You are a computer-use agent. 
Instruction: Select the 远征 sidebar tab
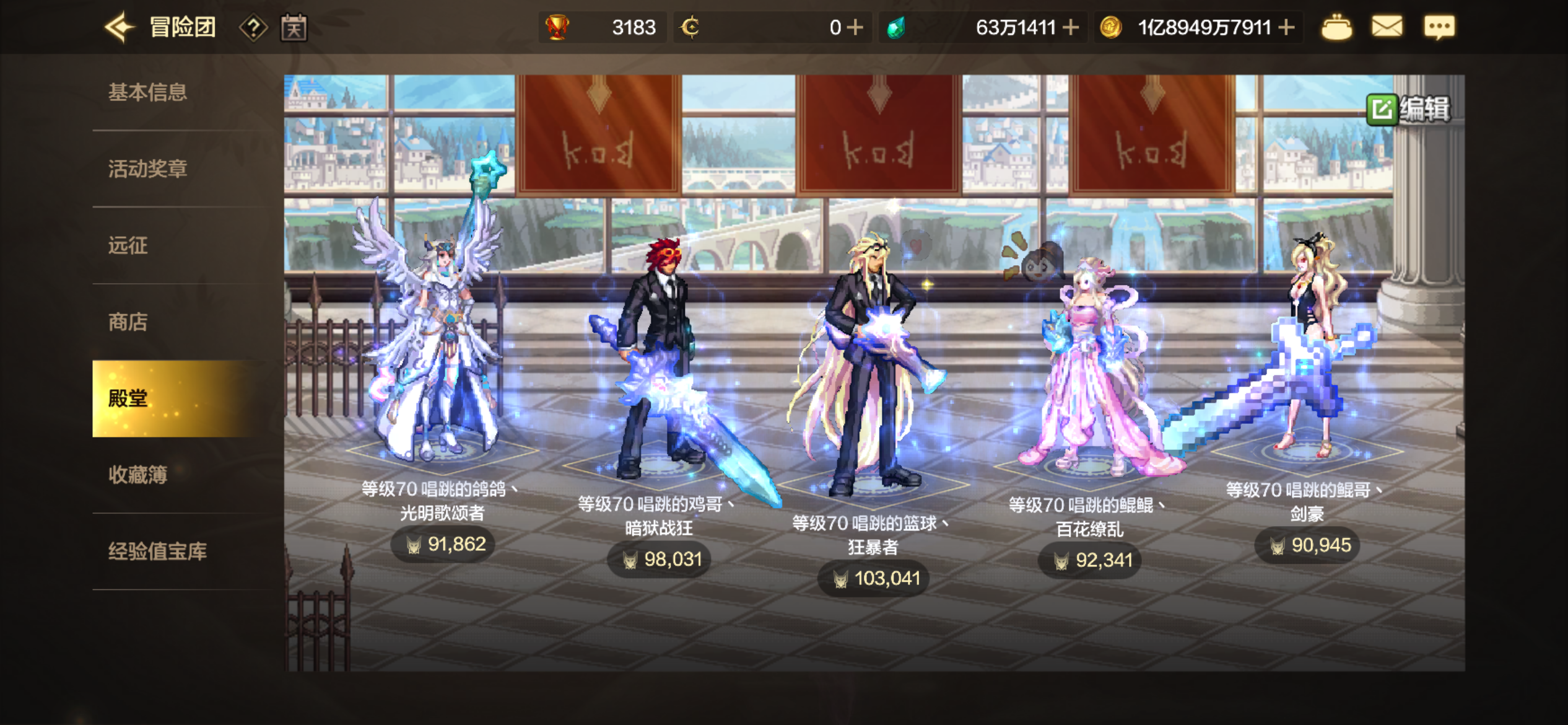tap(128, 245)
